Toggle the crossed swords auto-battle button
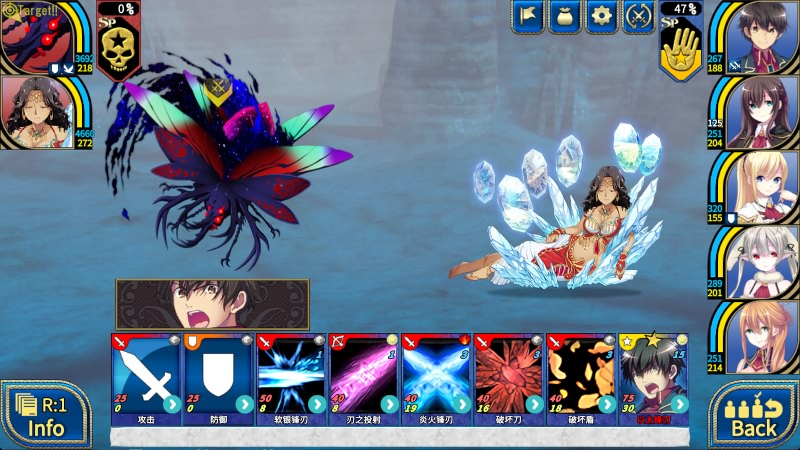 coord(638,16)
